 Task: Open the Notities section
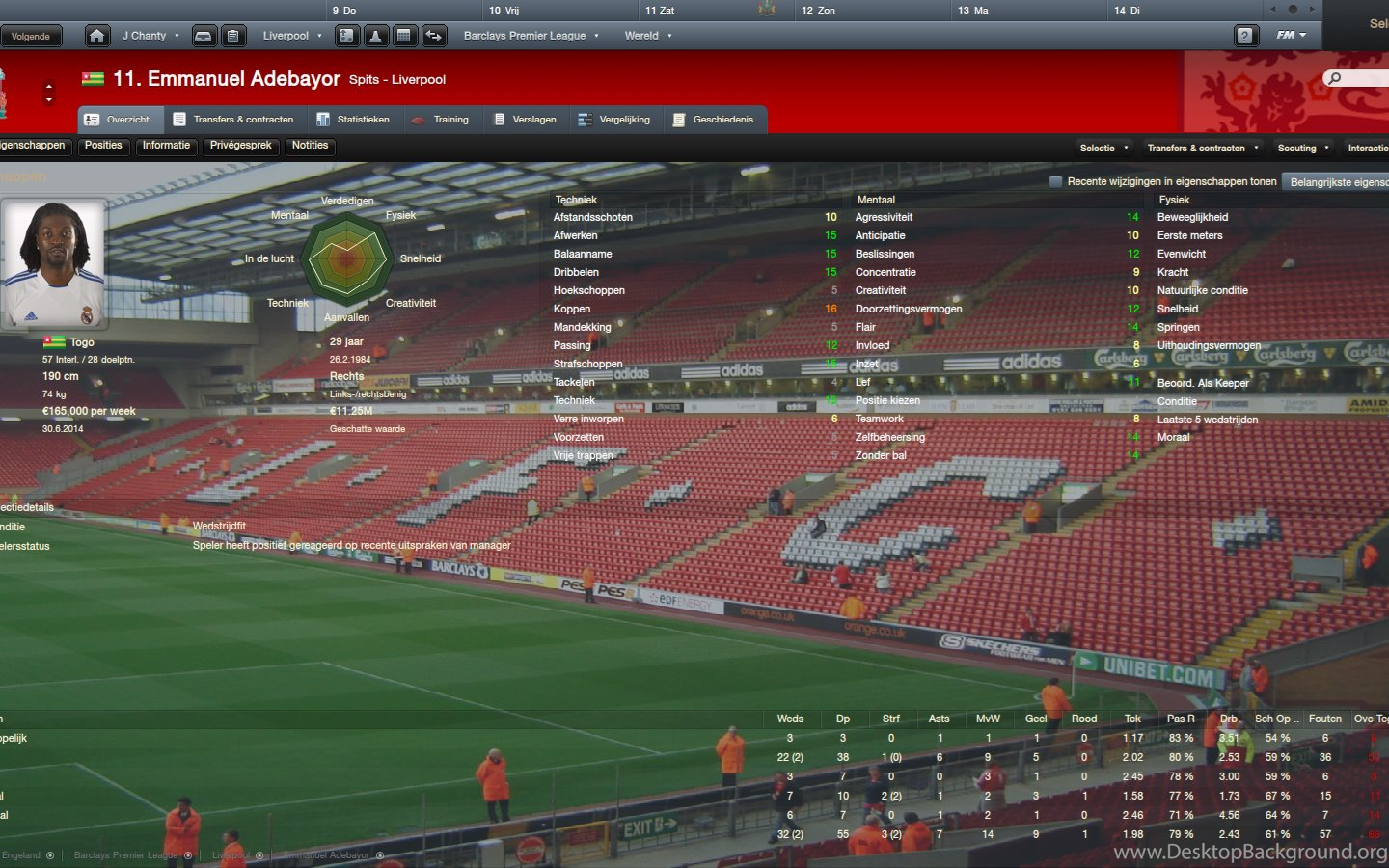pos(310,146)
